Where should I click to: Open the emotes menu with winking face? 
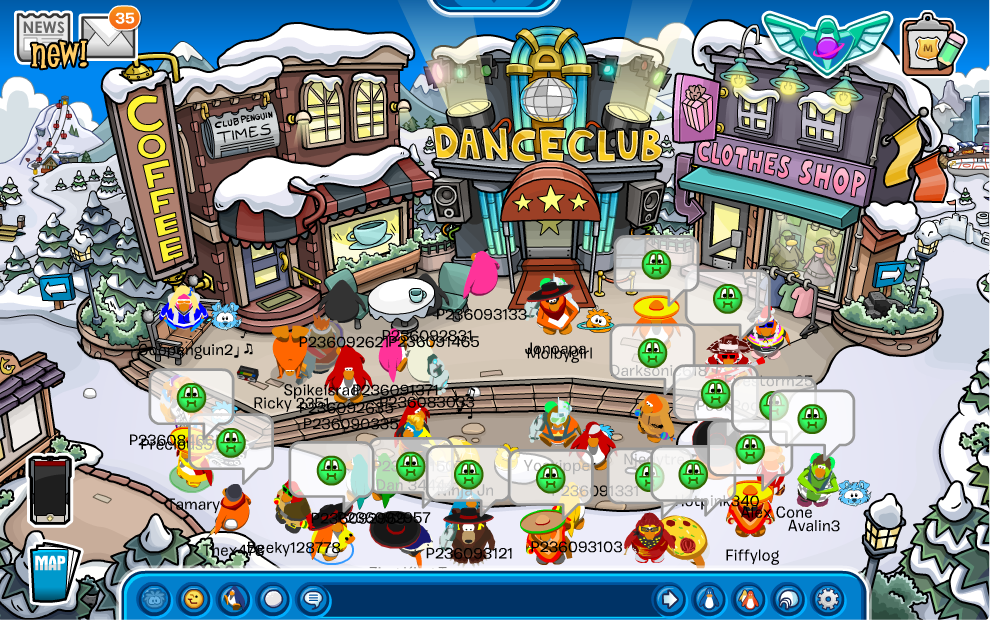click(194, 599)
